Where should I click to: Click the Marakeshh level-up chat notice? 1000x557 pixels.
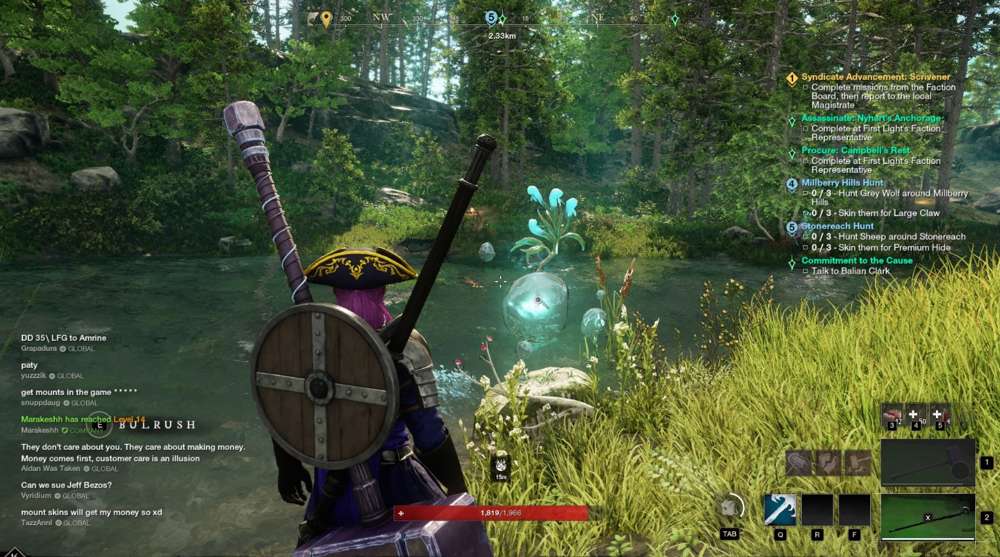[x=83, y=419]
